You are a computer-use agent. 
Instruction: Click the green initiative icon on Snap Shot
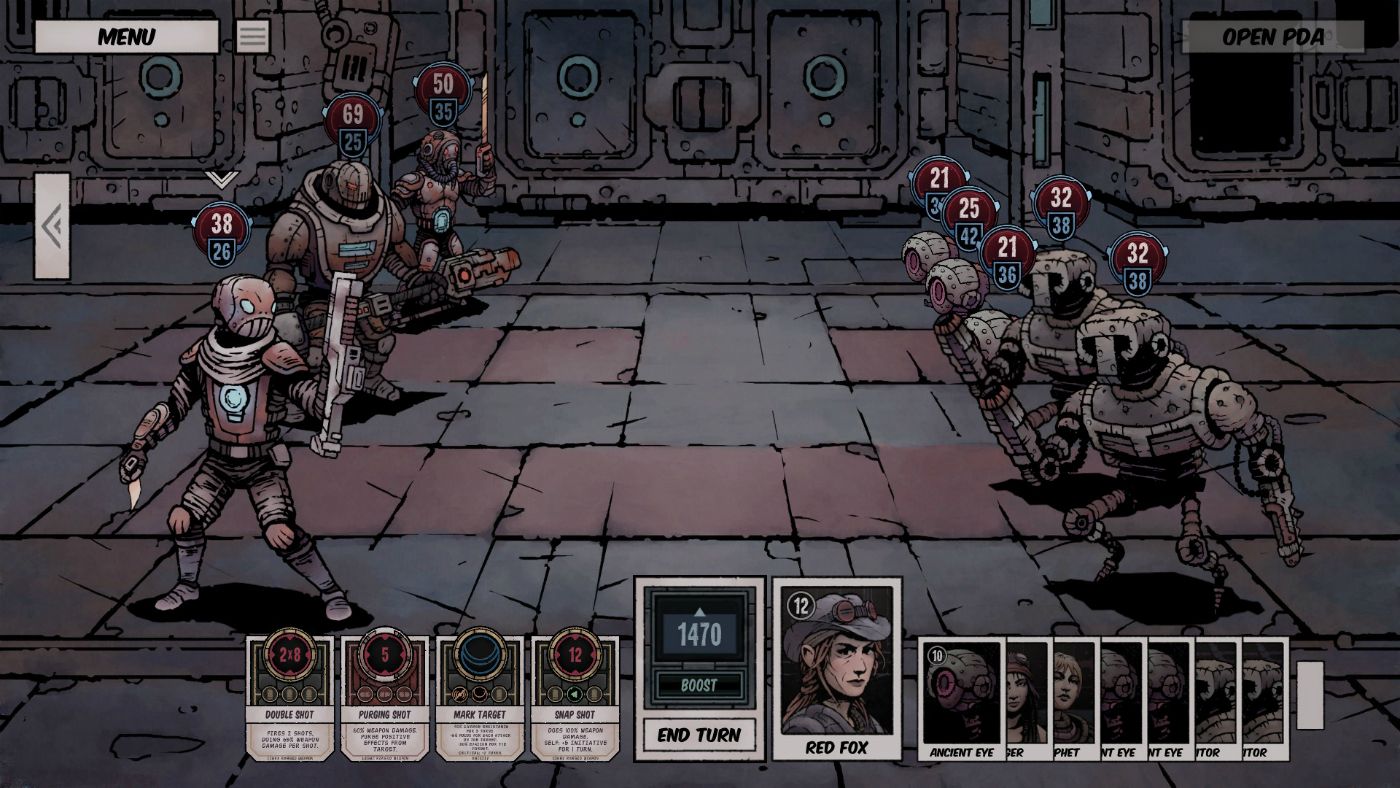tap(575, 693)
